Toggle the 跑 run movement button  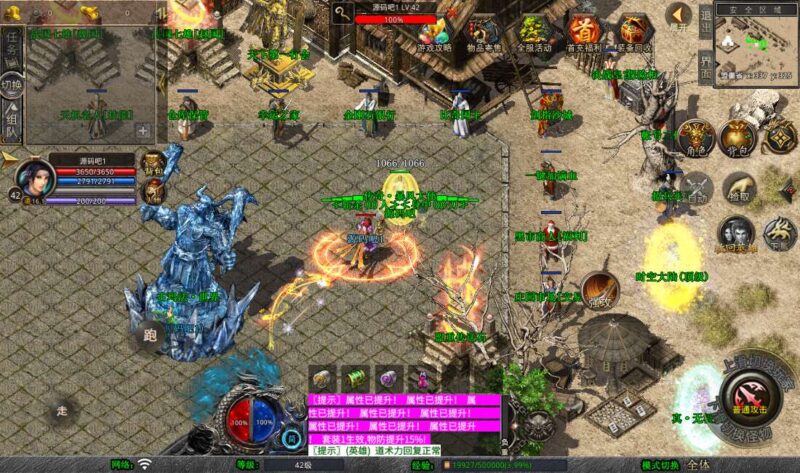coord(149,336)
